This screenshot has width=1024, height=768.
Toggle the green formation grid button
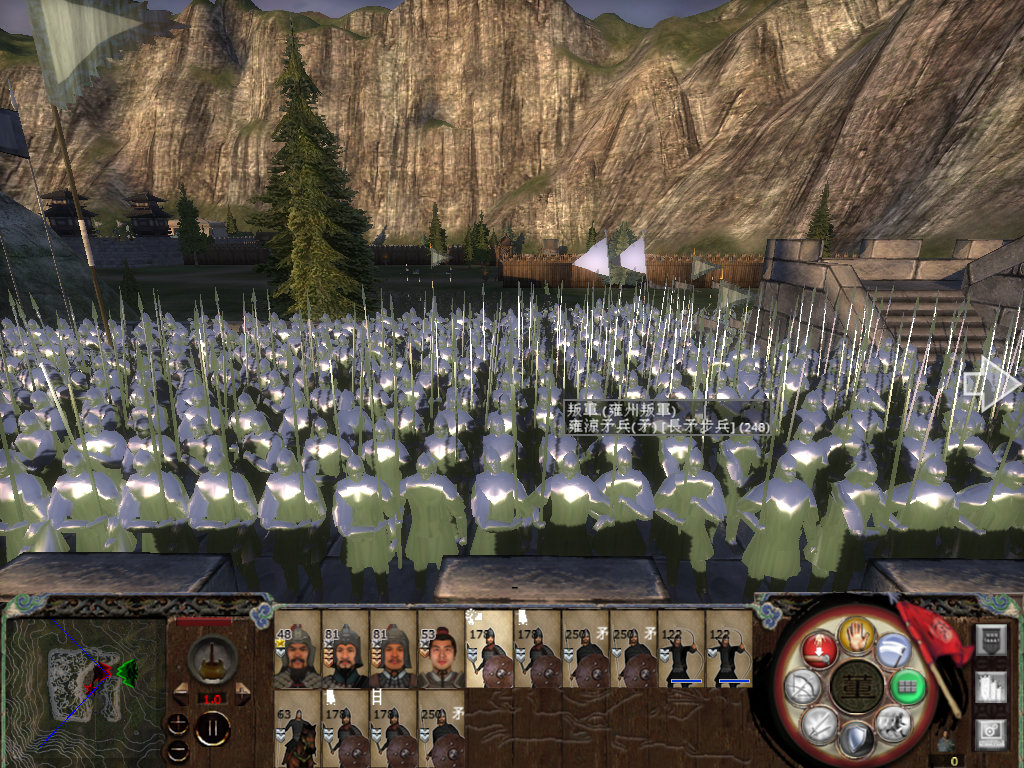tap(905, 686)
